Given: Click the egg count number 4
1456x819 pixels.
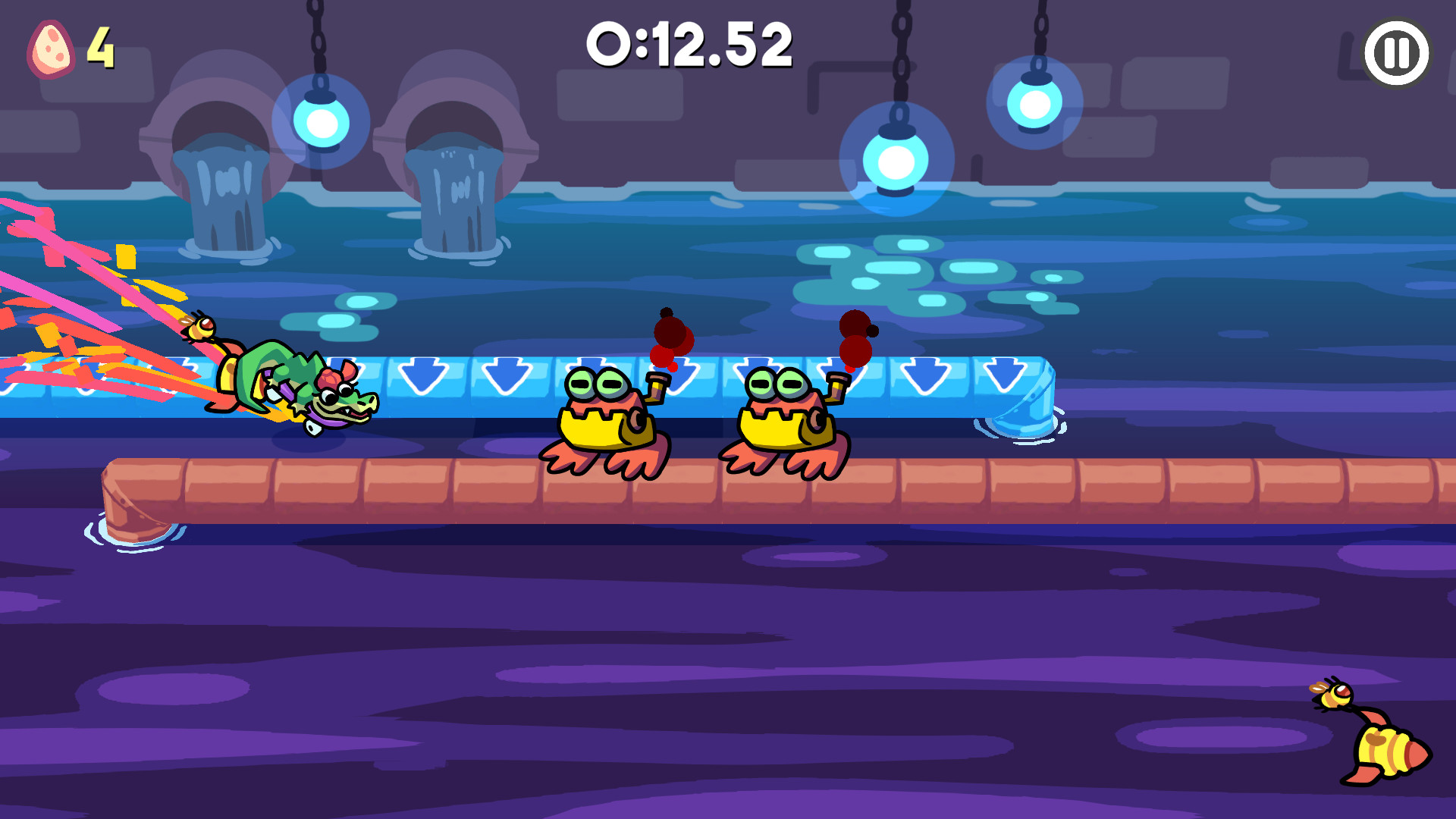Looking at the screenshot, I should click(x=99, y=48).
